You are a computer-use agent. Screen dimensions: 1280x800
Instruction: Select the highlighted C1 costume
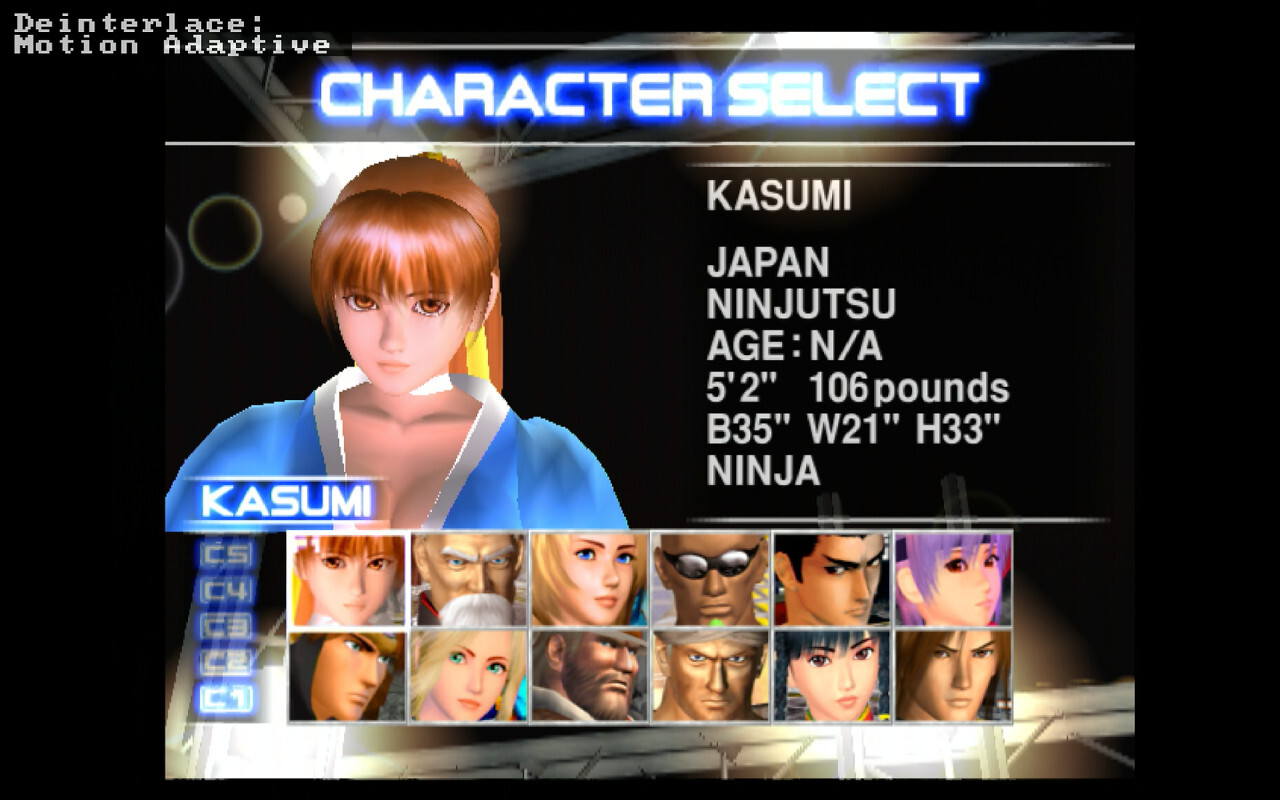(x=227, y=698)
